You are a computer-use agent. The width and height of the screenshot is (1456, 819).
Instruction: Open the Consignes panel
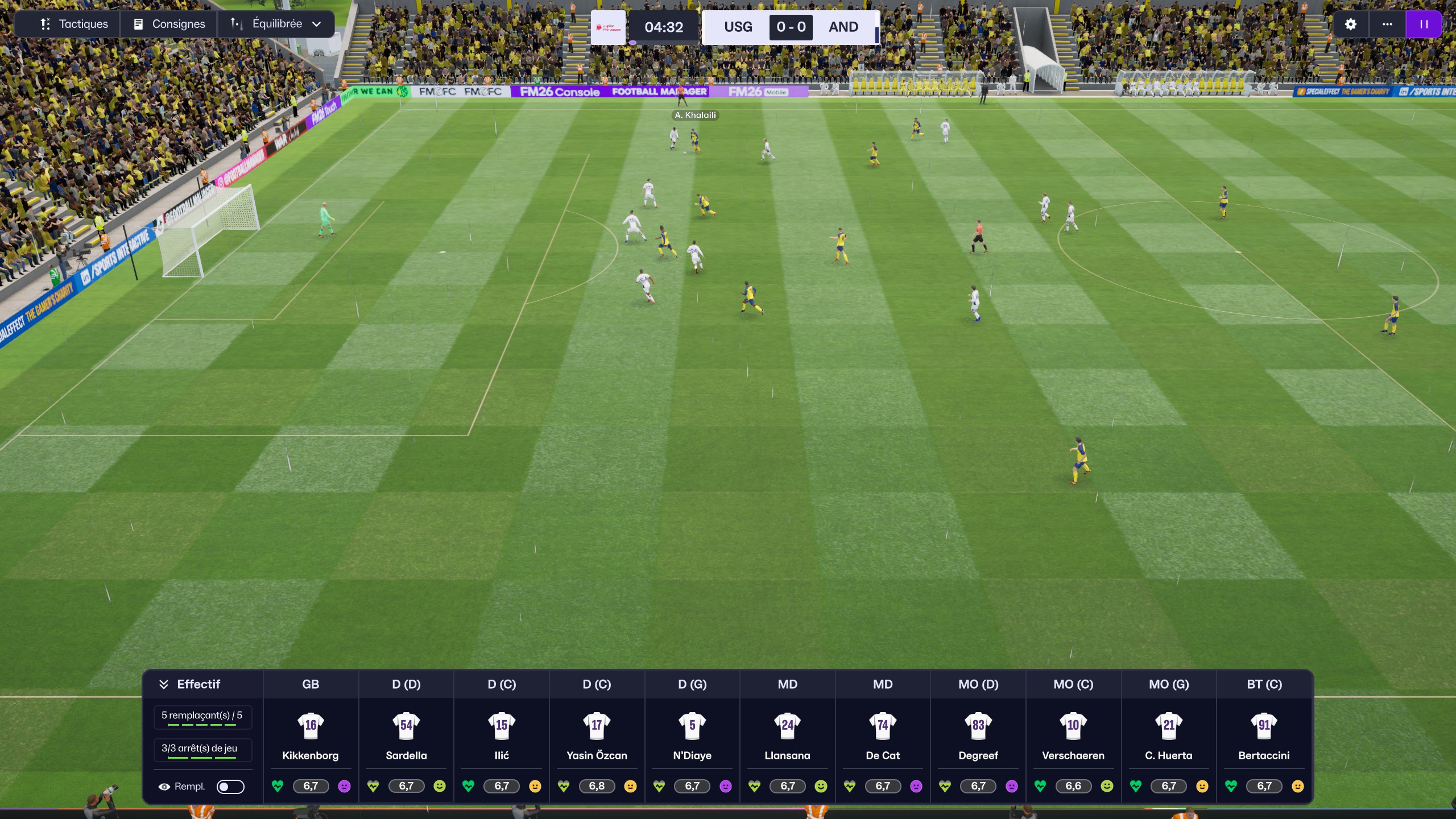tap(169, 24)
